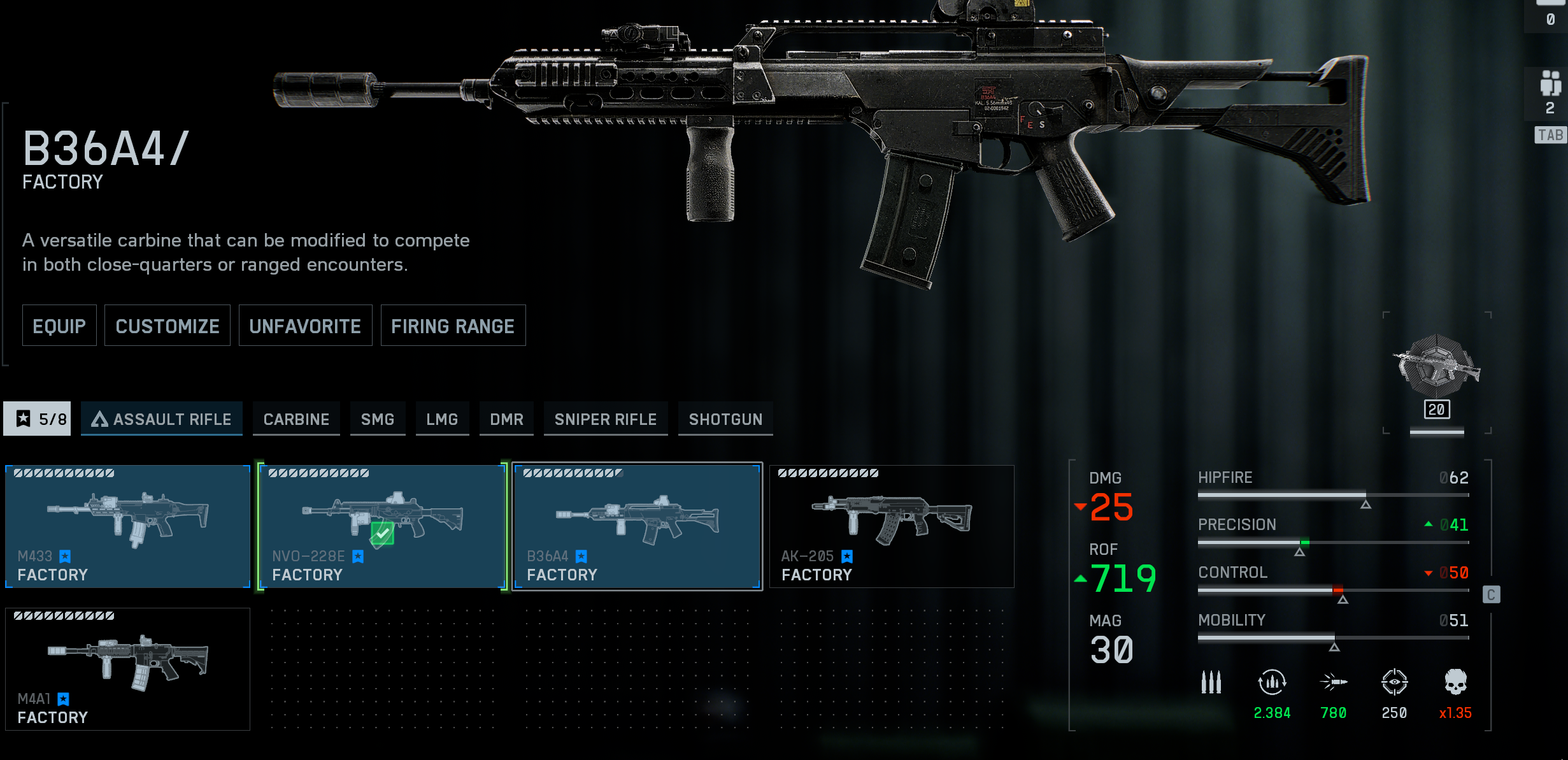Choose the B36A4 Factory weapon tile

point(637,526)
